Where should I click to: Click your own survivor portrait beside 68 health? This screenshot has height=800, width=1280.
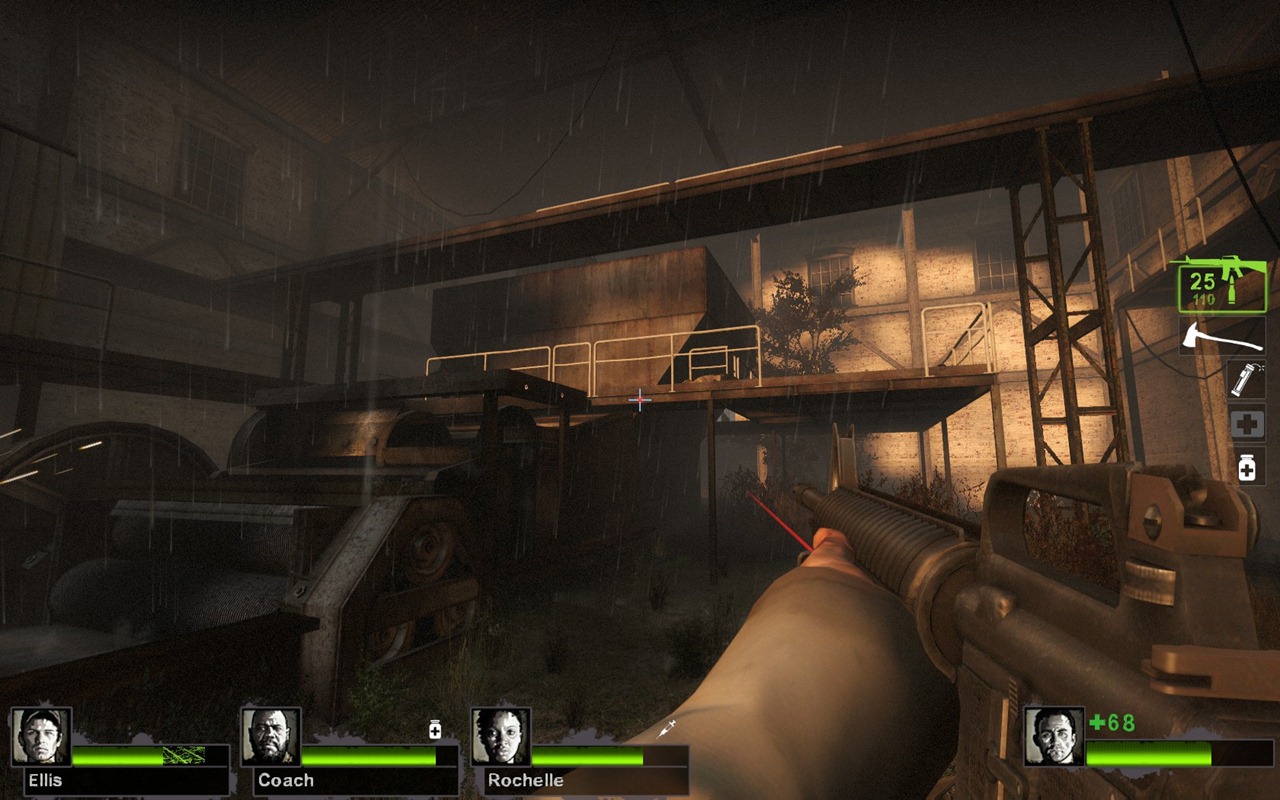tap(1054, 737)
